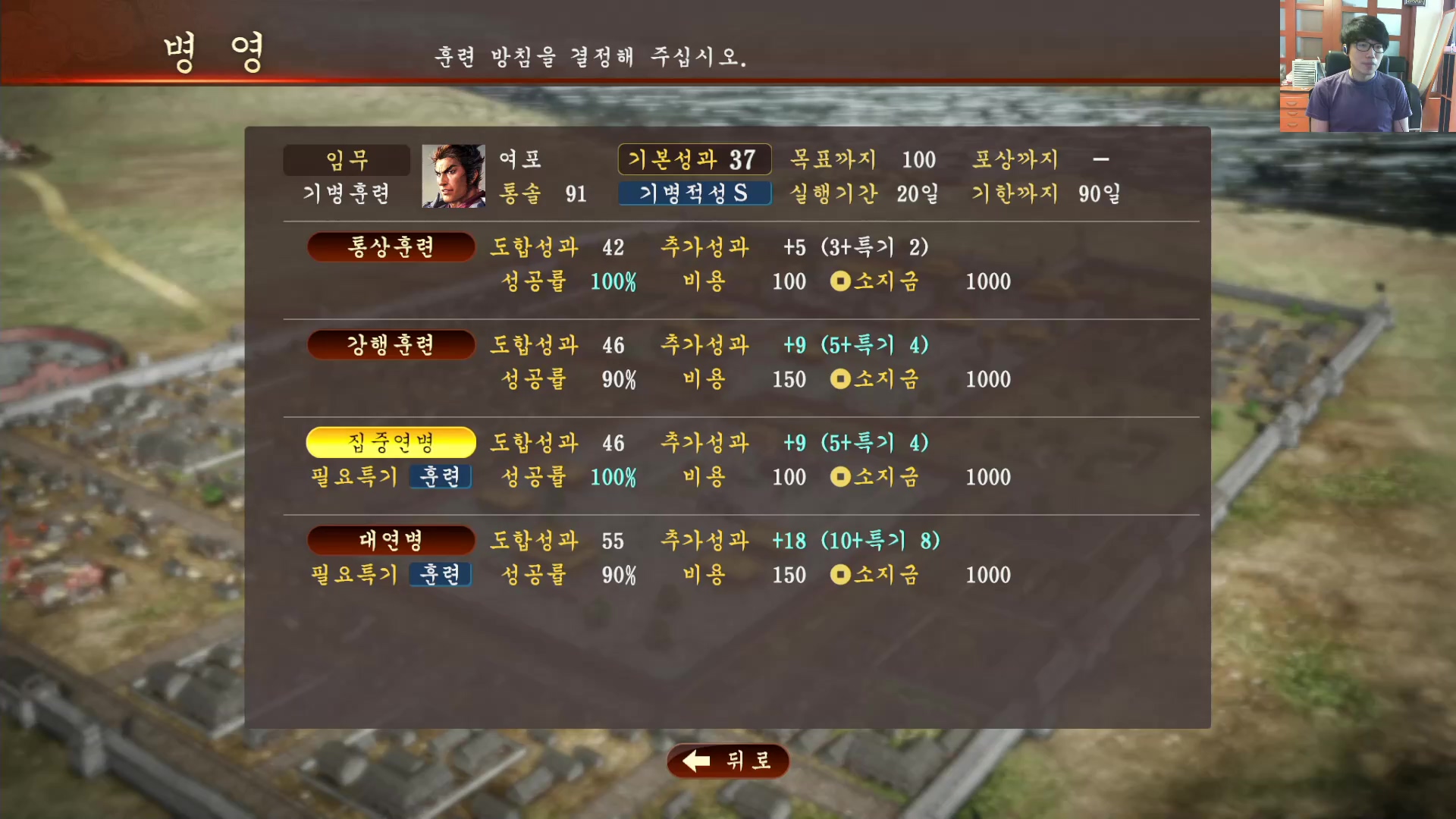
Task: Click the 기본성과 37 indicator
Action: tap(695, 159)
